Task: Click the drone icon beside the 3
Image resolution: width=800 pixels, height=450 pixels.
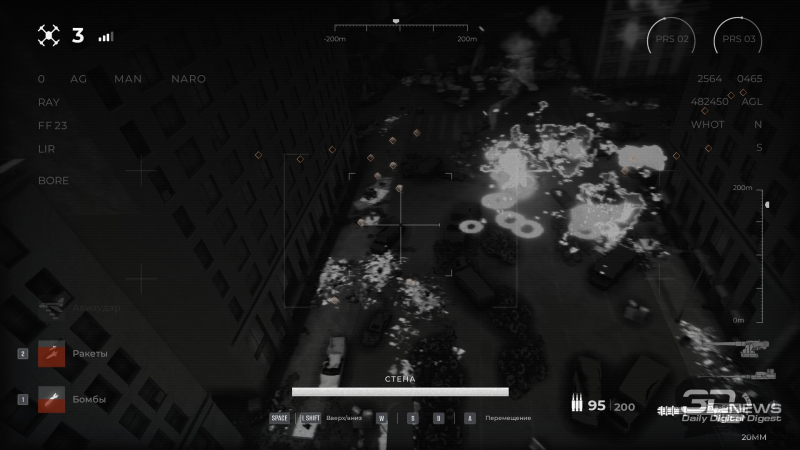Action: (x=49, y=36)
